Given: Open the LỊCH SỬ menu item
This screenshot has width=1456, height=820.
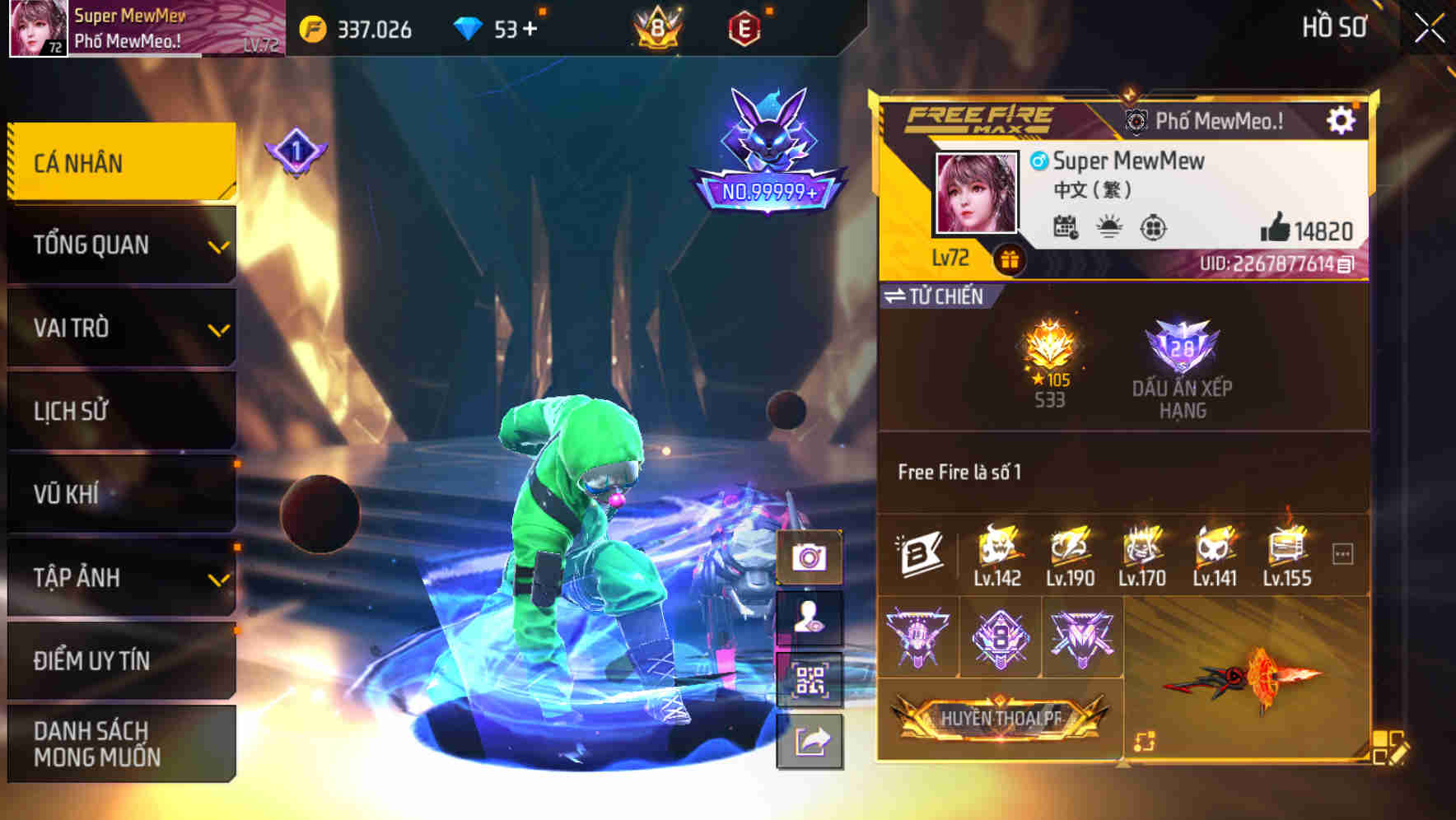Looking at the screenshot, I should (x=115, y=412).
